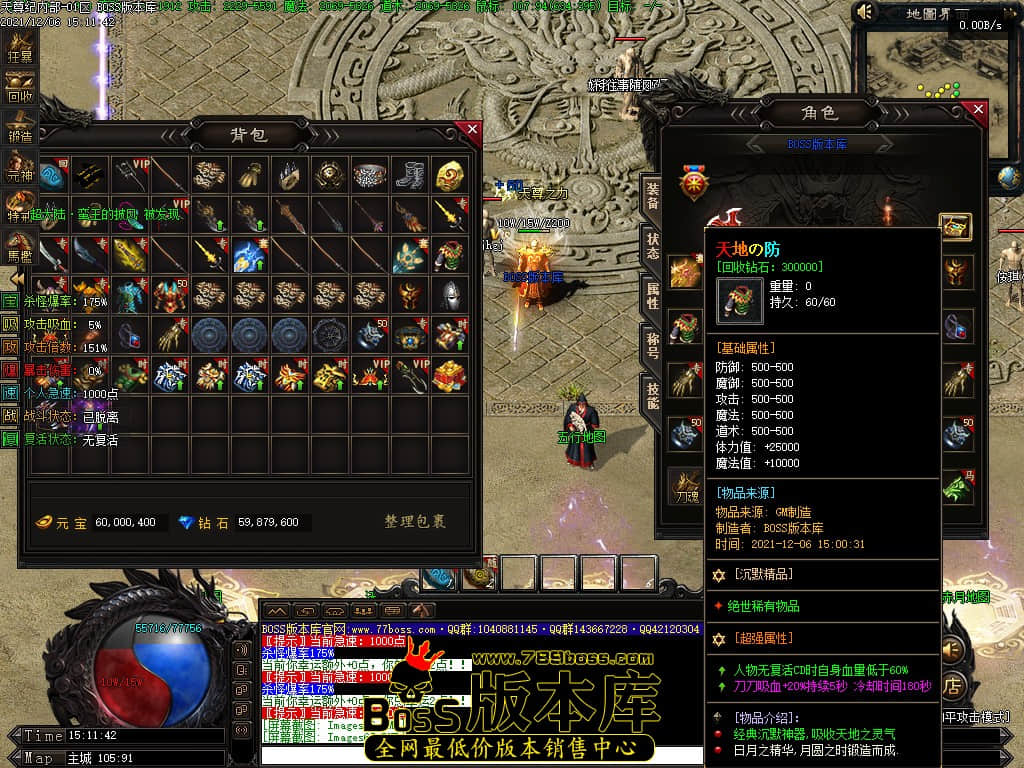Switch to the 装备 equipment tab
The height and width of the screenshot is (768, 1024).
tap(652, 197)
